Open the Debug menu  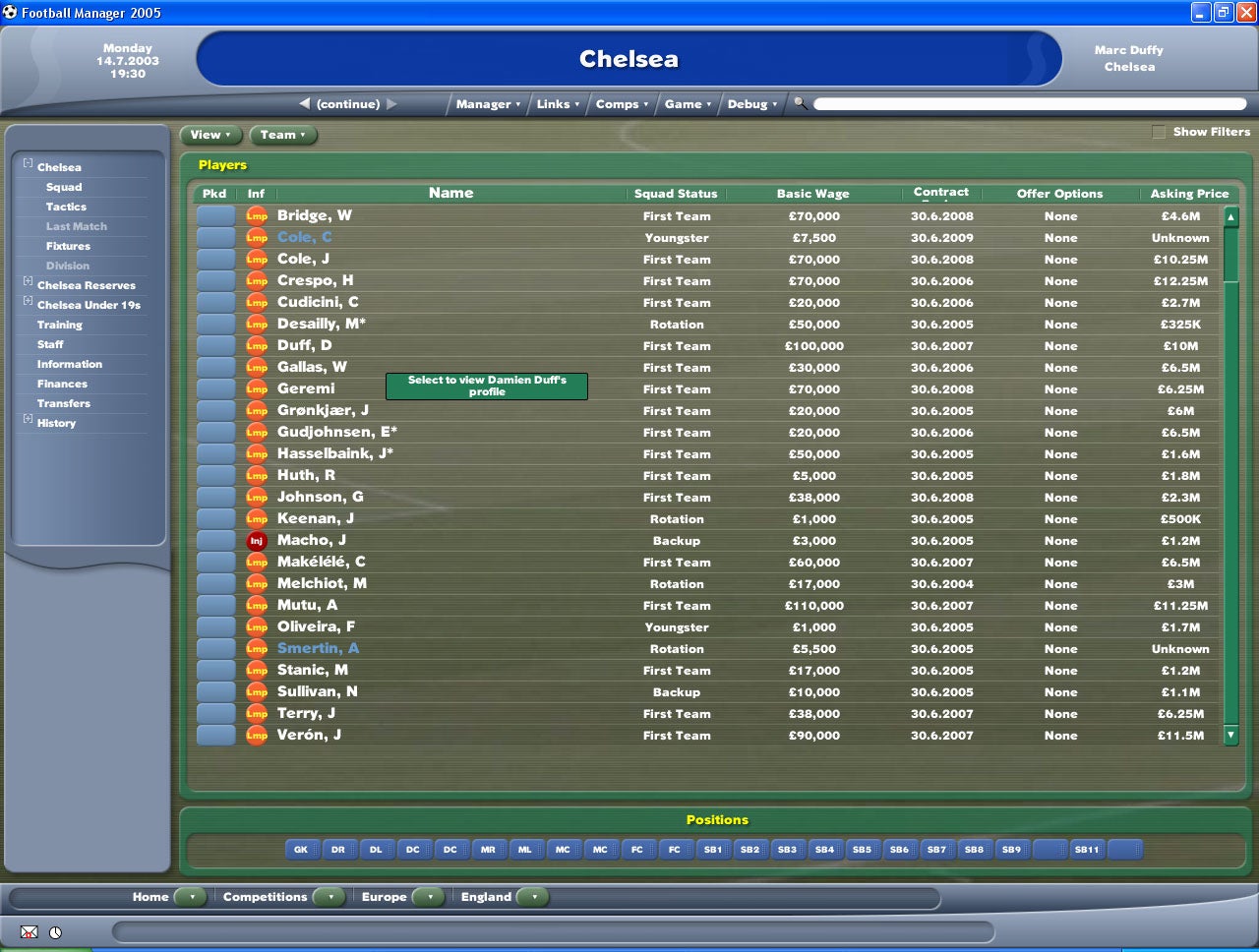pyautogui.click(x=750, y=103)
